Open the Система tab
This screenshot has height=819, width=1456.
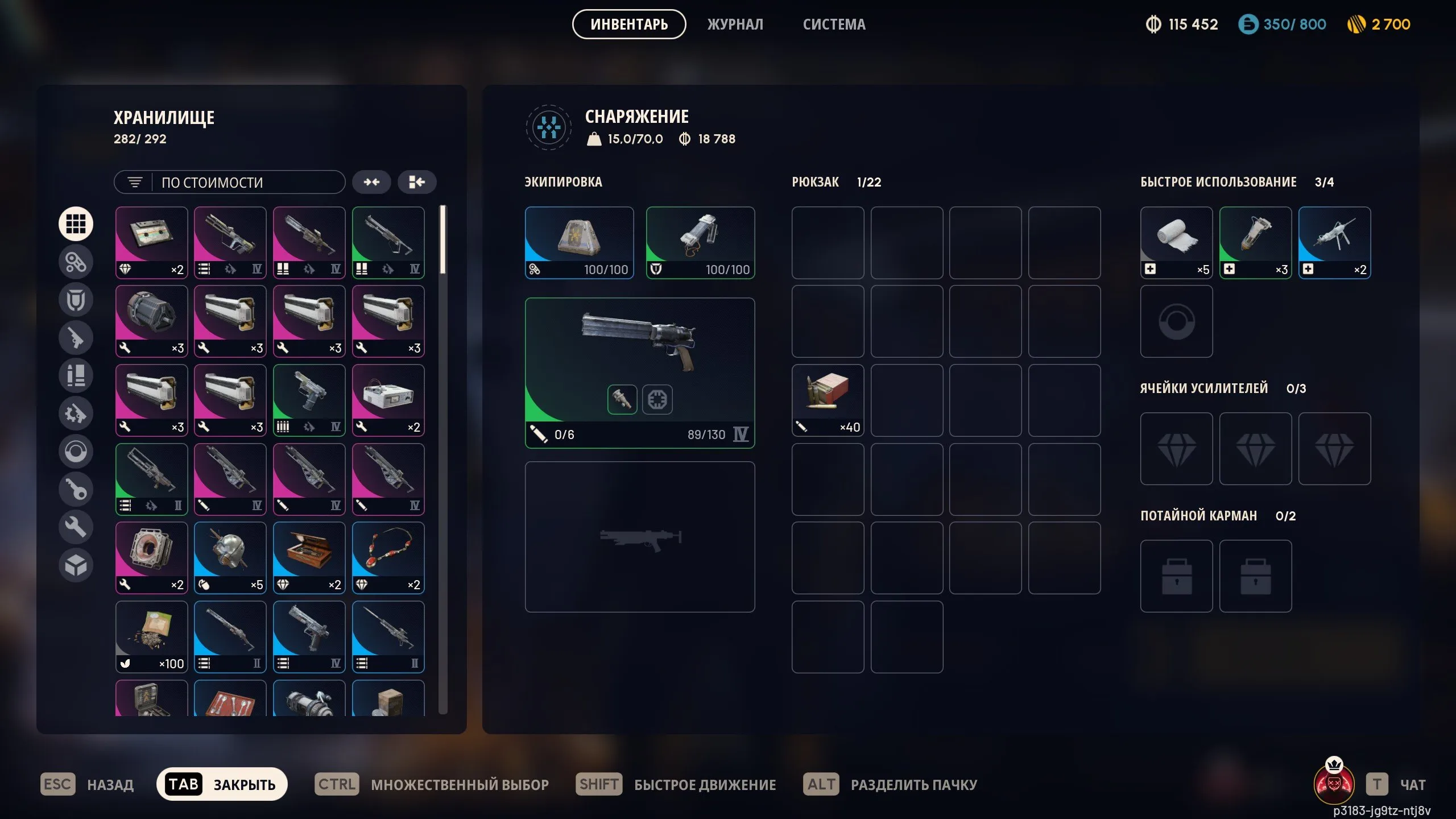(834, 24)
